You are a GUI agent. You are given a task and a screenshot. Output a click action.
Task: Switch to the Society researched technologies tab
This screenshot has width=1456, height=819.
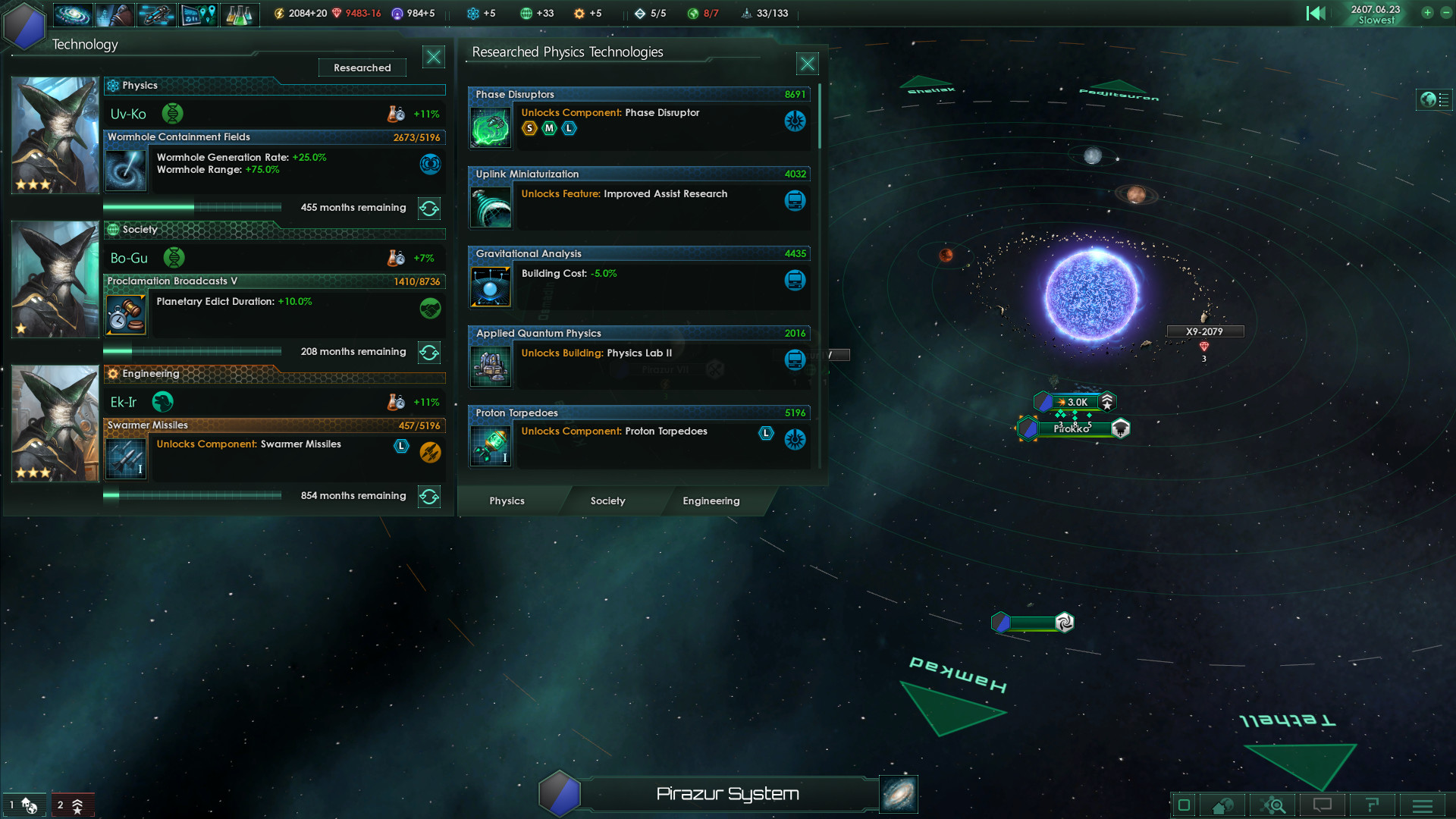tap(607, 501)
